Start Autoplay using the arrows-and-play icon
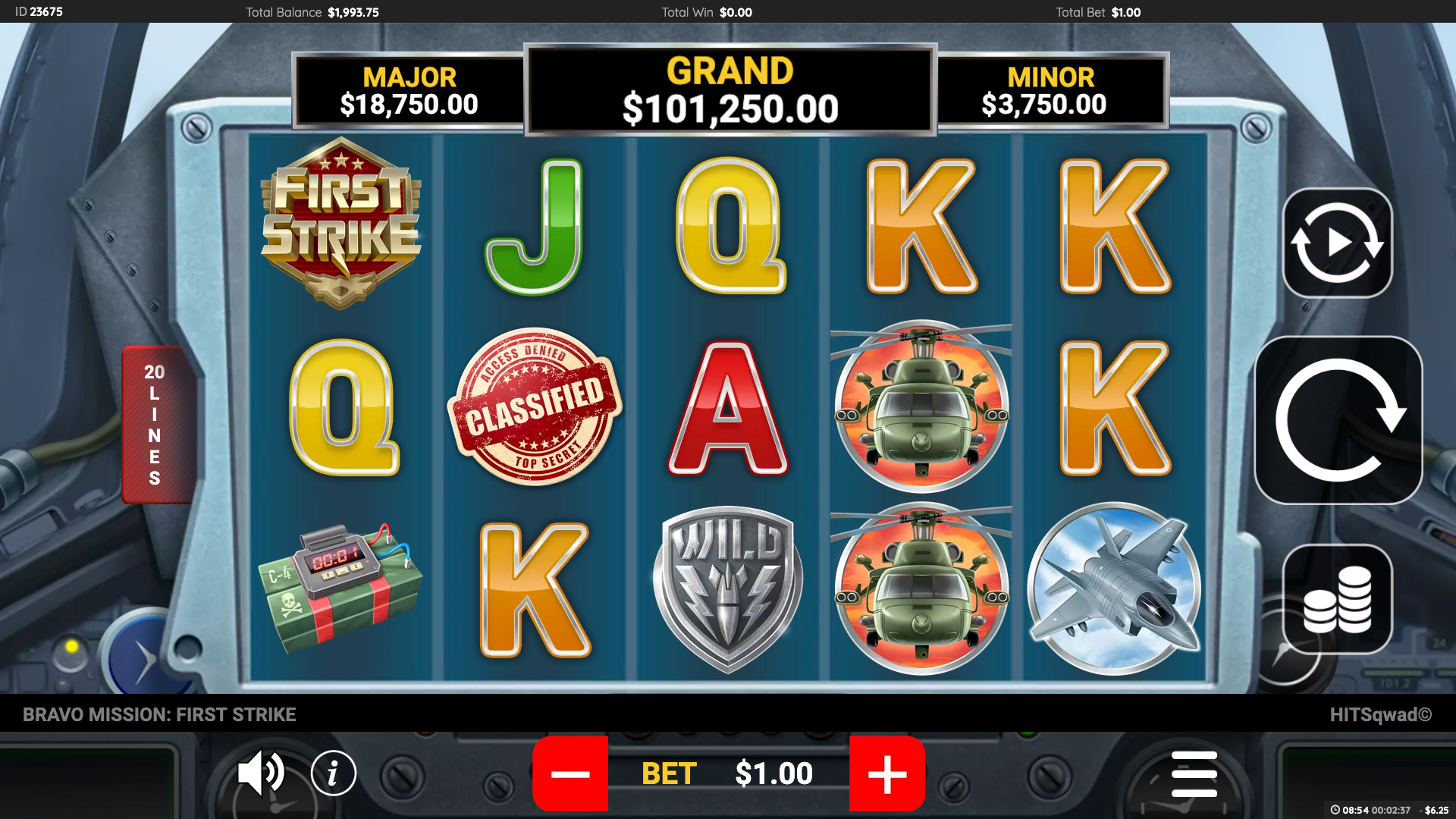 [x=1337, y=243]
